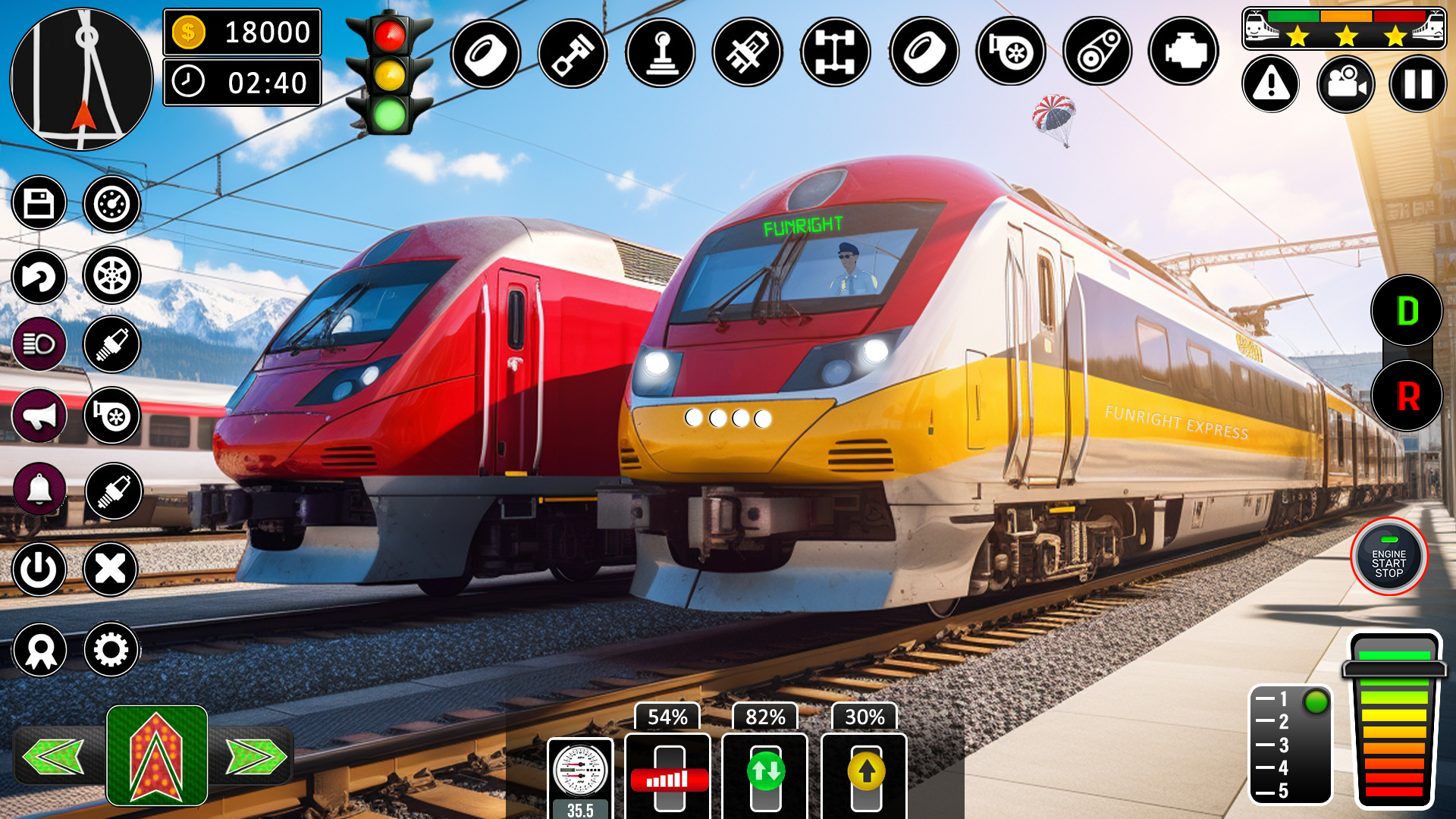The width and height of the screenshot is (1456, 819).
Task: Open the camera view switcher
Action: tap(1345, 84)
